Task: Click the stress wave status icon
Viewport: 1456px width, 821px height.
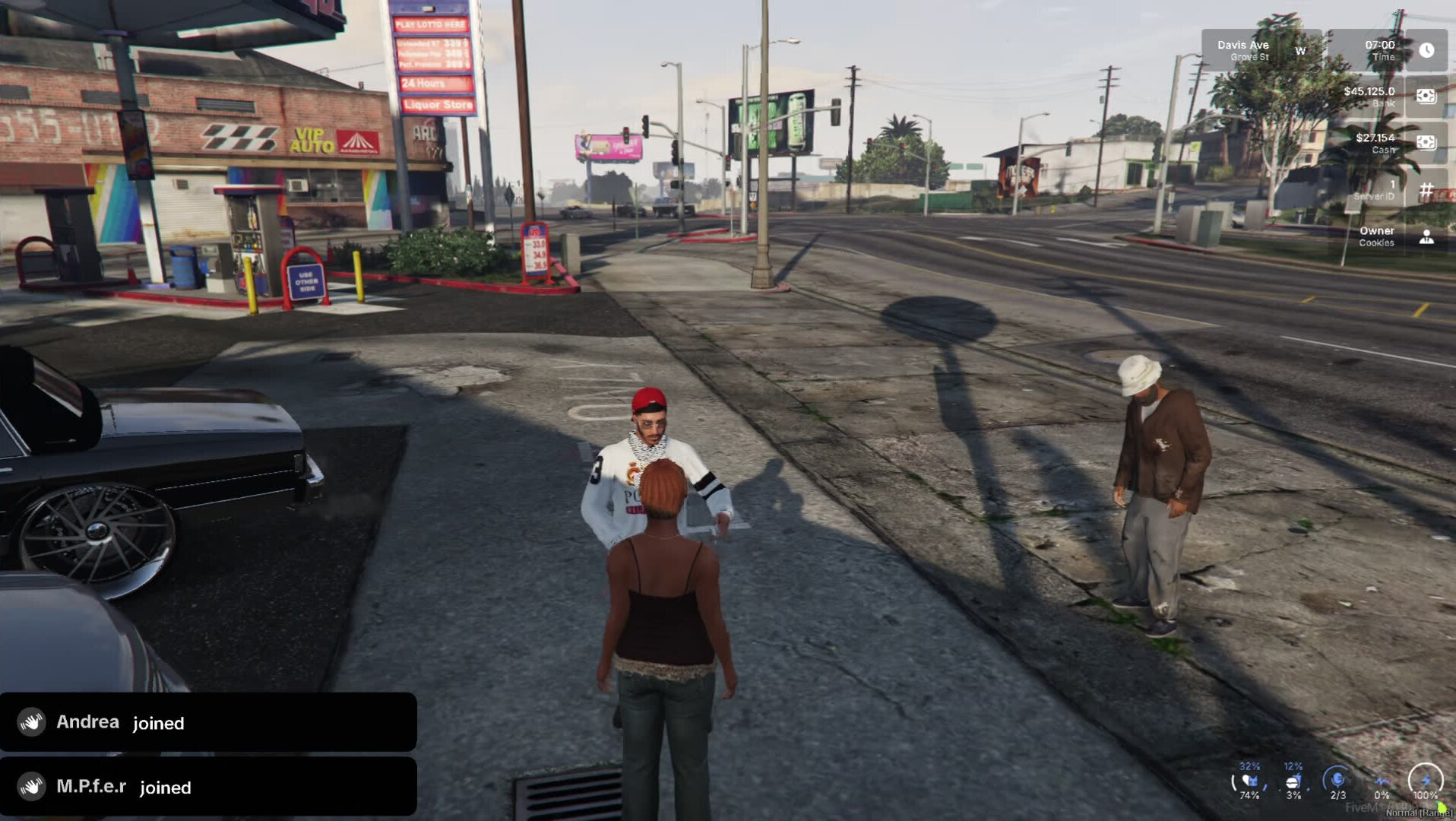Action: (1382, 781)
